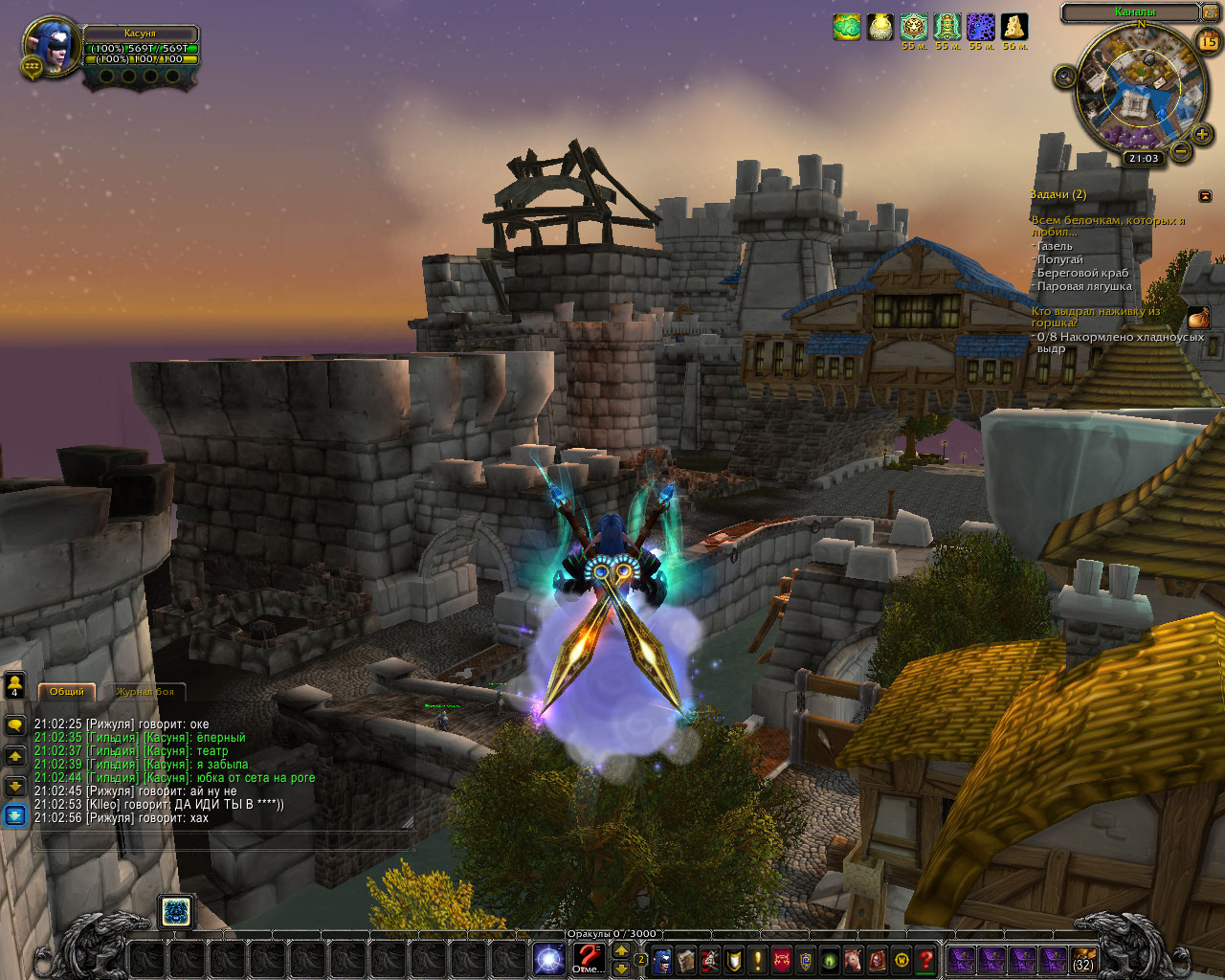Open the calendar button showing 15

(x=1209, y=41)
